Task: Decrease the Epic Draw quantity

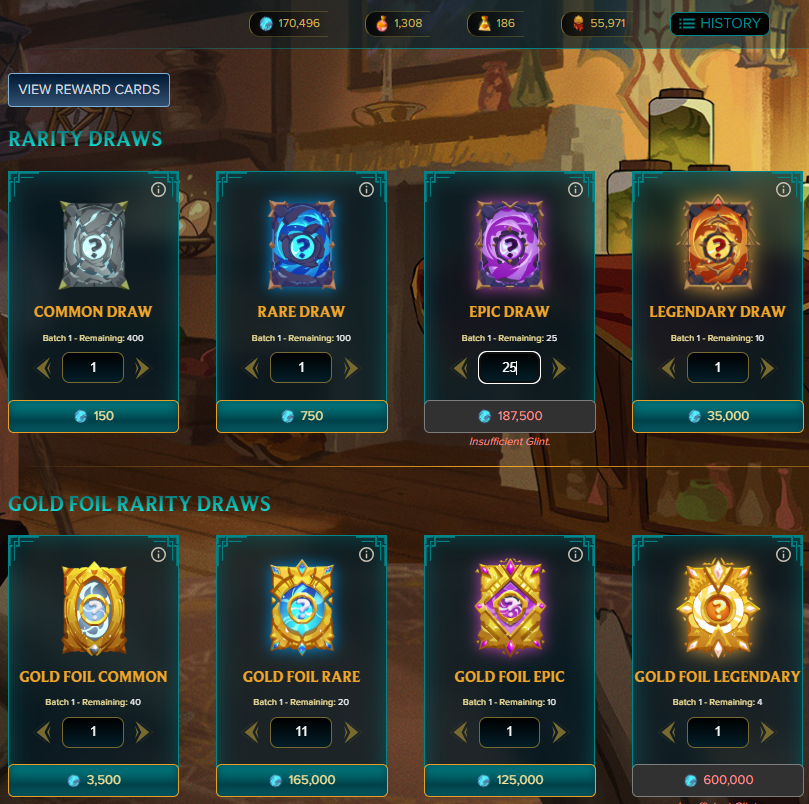Action: [460, 368]
